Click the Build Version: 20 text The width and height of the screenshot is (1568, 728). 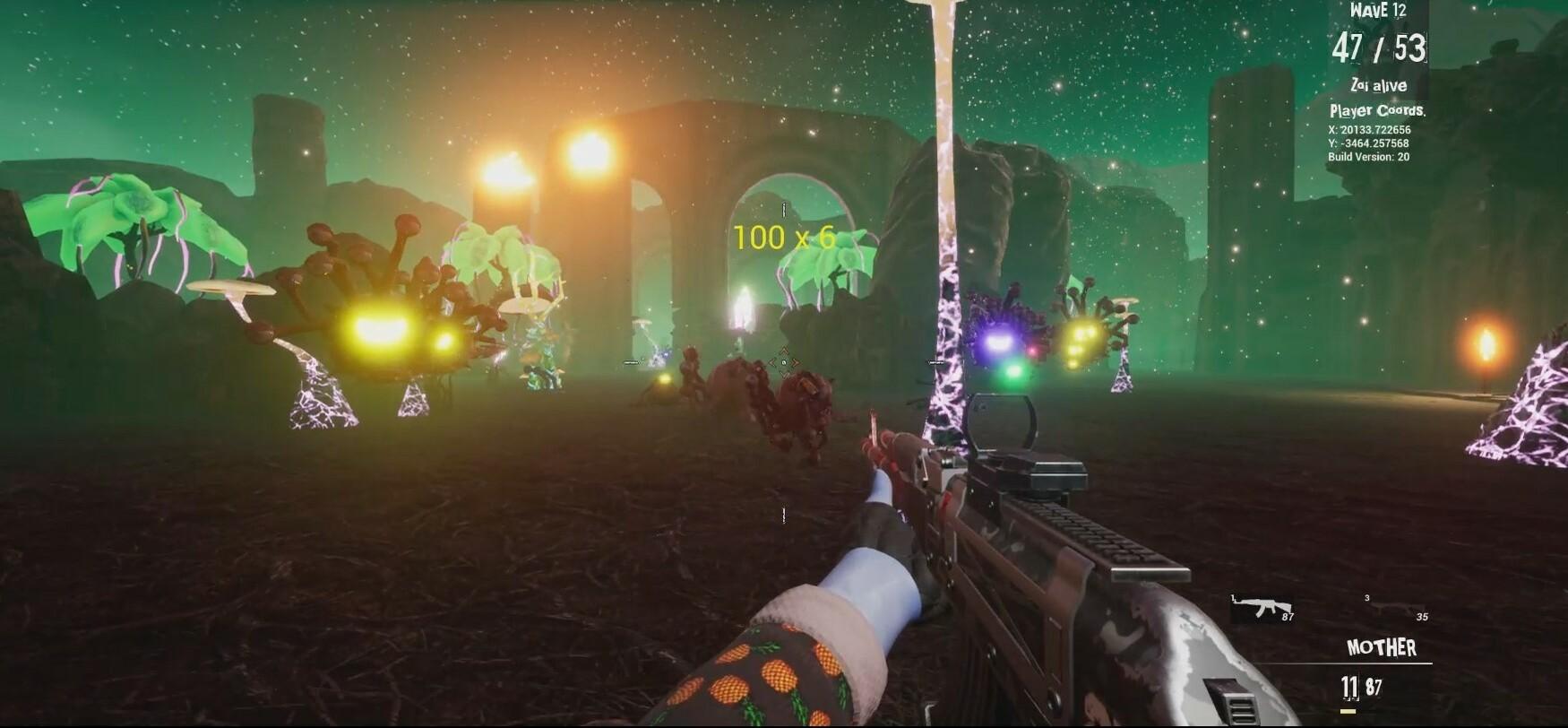pos(1370,156)
